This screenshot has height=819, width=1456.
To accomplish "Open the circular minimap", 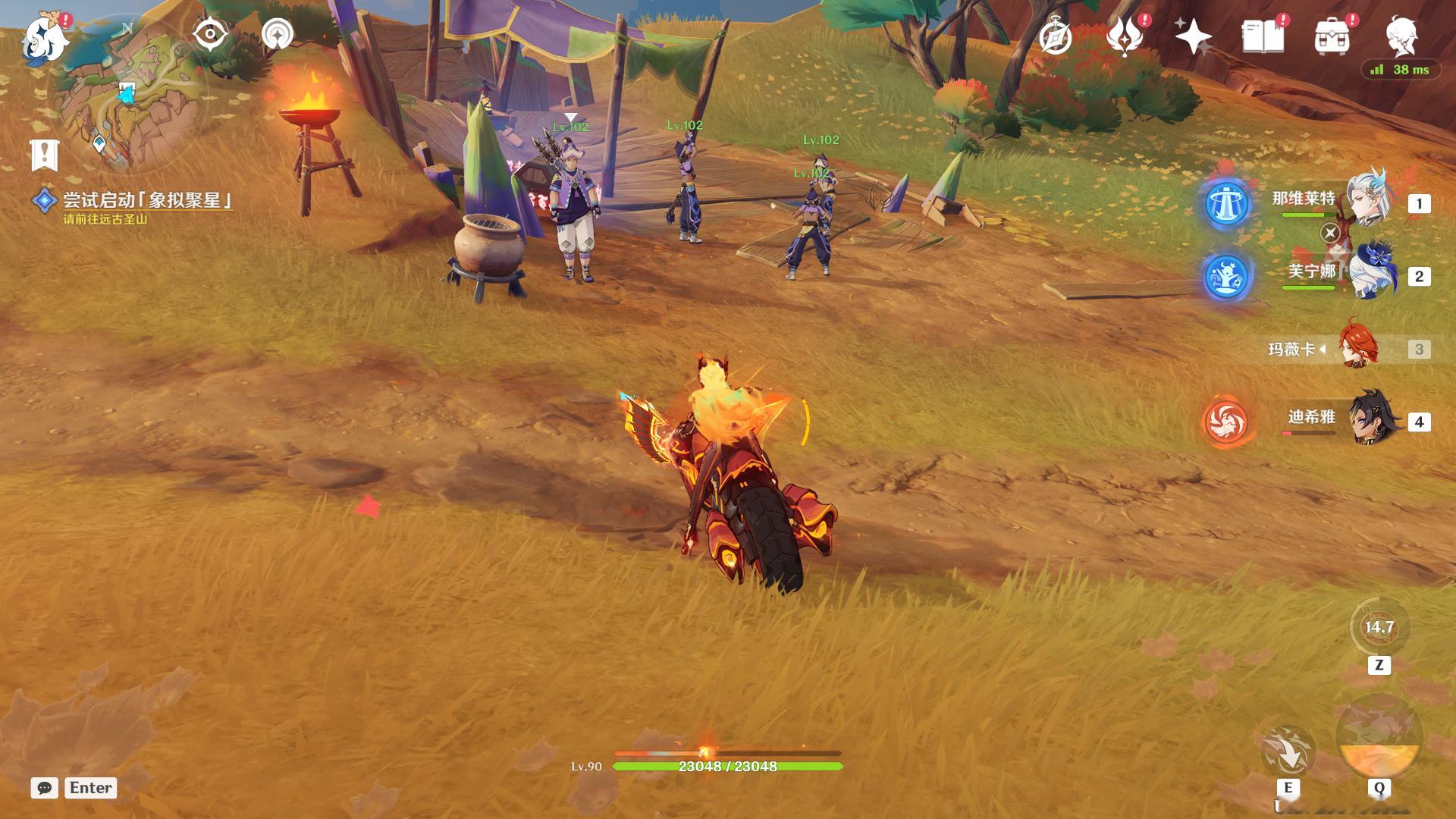I will click(129, 95).
